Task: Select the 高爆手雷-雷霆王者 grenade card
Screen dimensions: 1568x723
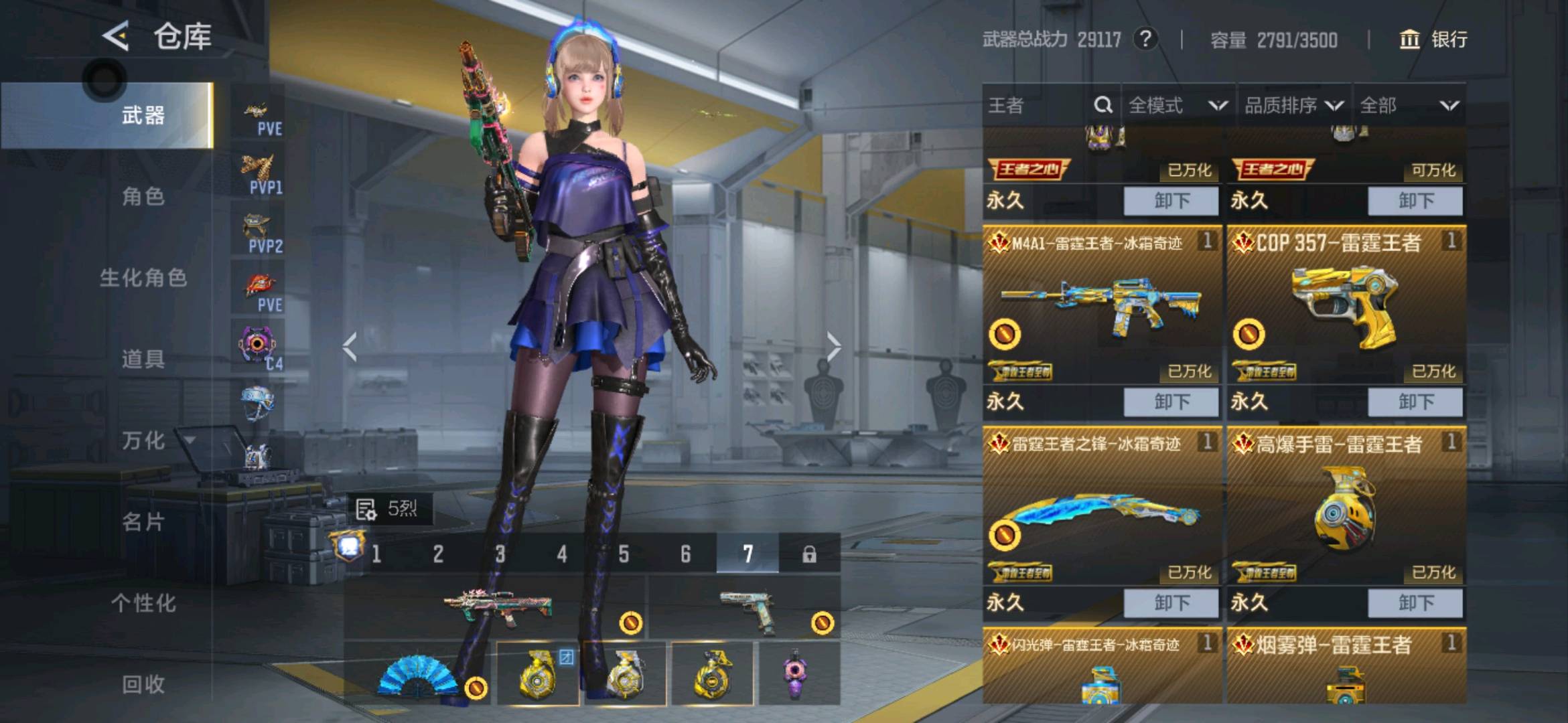Action: [1345, 505]
